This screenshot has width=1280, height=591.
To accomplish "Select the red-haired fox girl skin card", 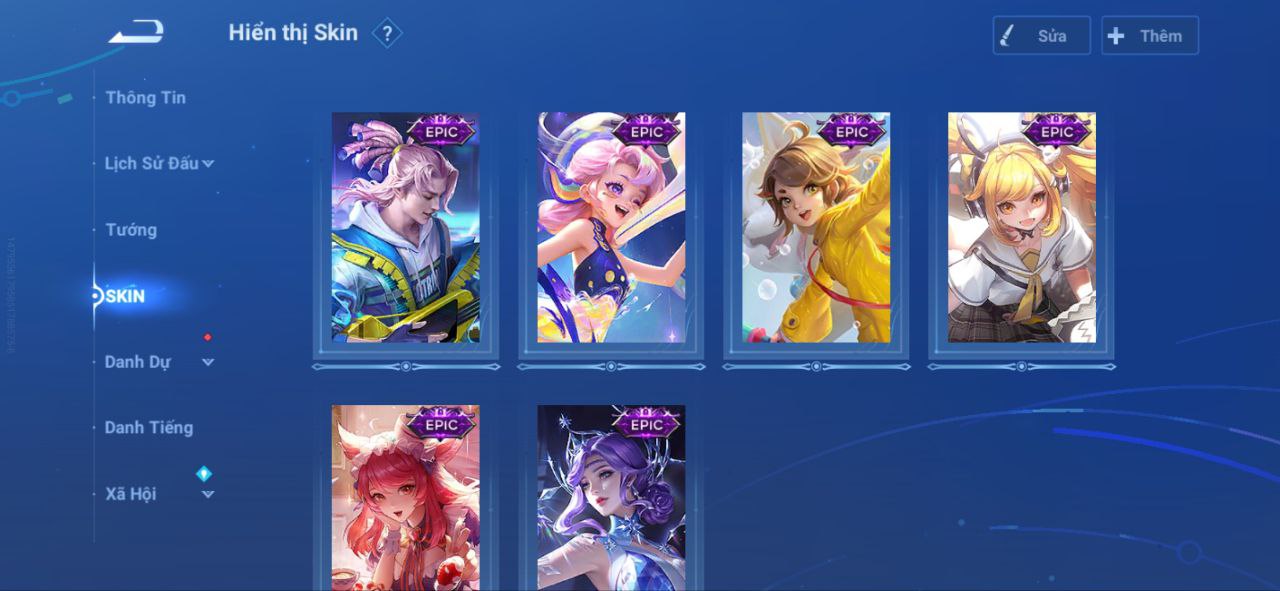I will [406, 498].
